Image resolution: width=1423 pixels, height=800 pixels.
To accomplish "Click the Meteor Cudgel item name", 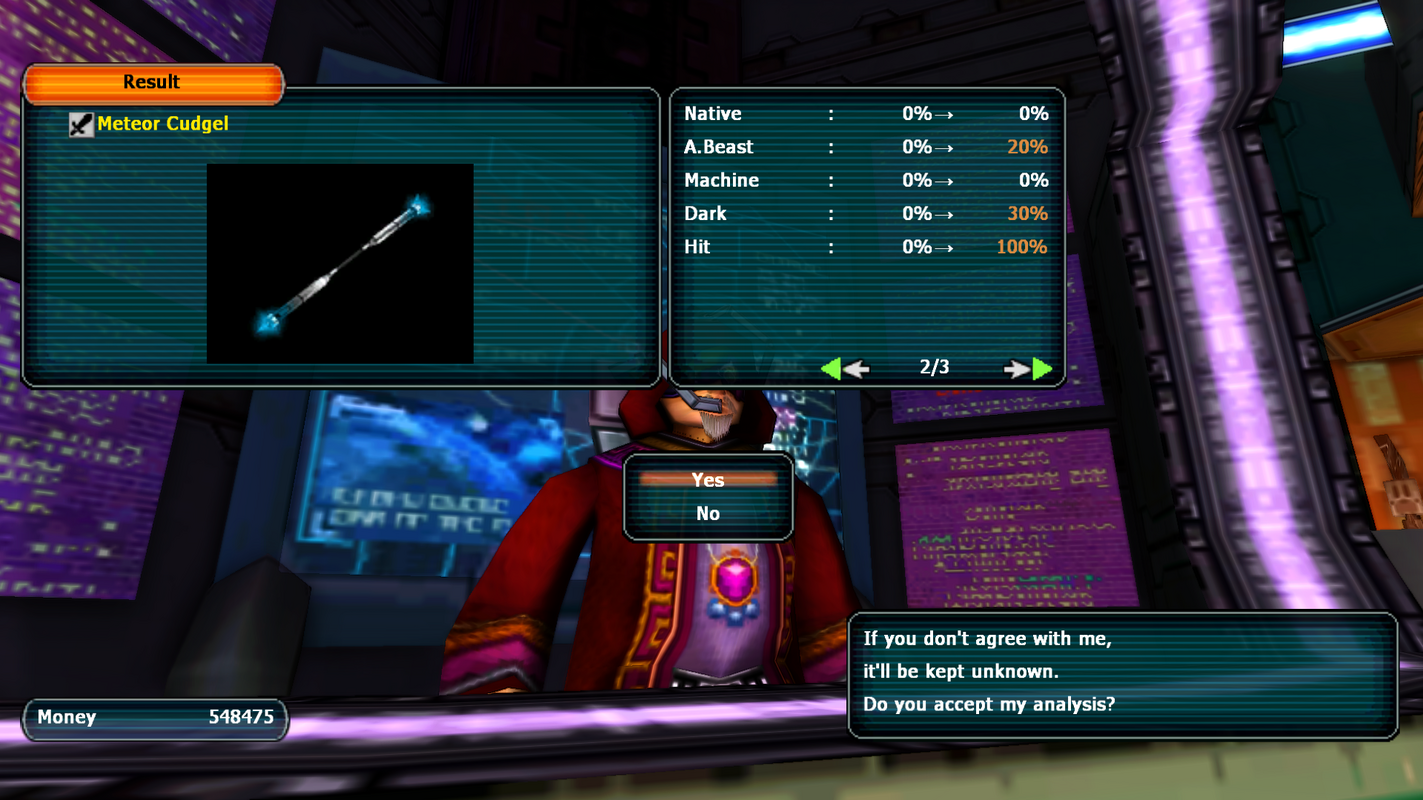I will [x=162, y=124].
